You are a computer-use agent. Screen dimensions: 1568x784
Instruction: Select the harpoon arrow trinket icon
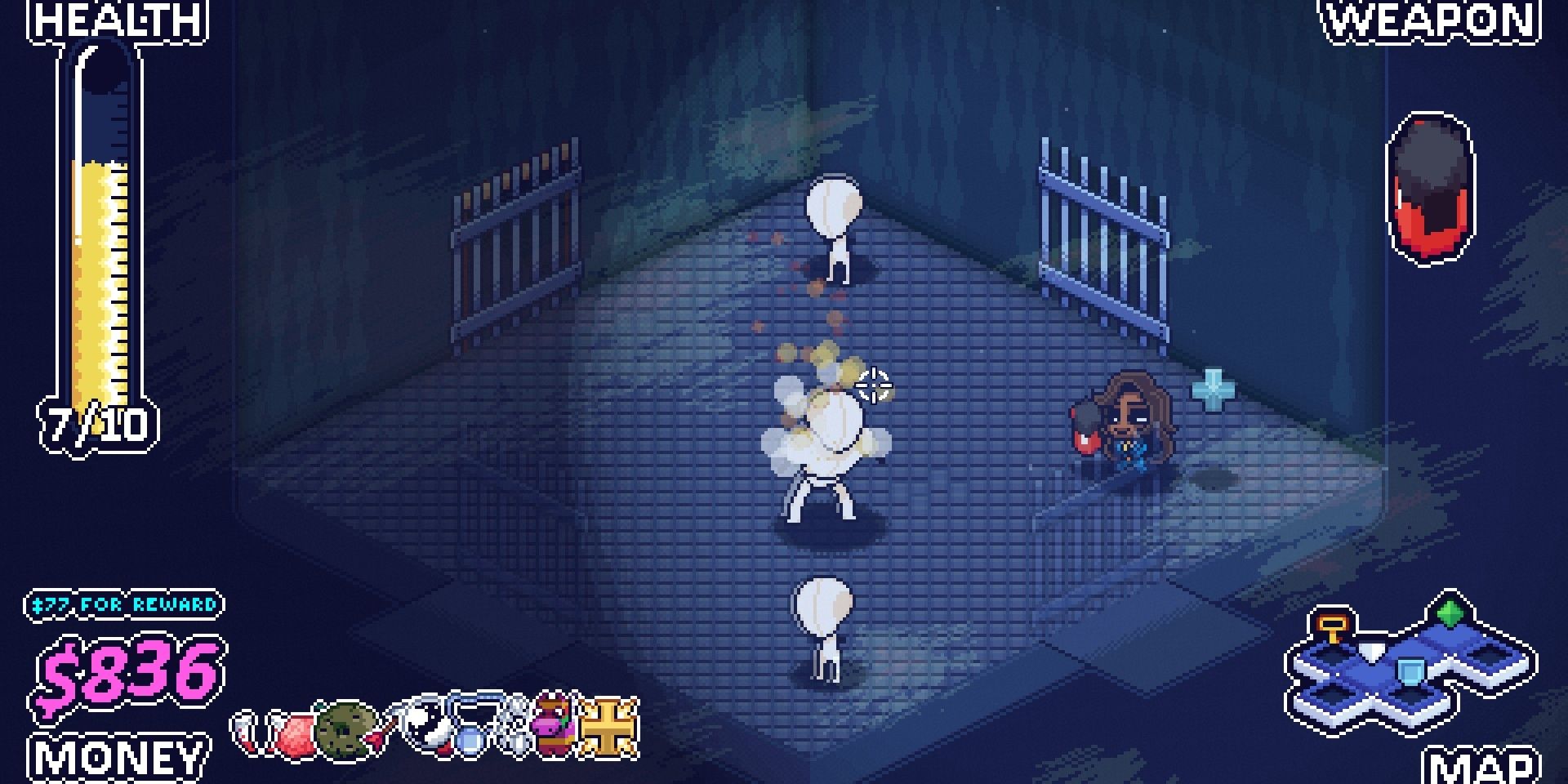382,731
